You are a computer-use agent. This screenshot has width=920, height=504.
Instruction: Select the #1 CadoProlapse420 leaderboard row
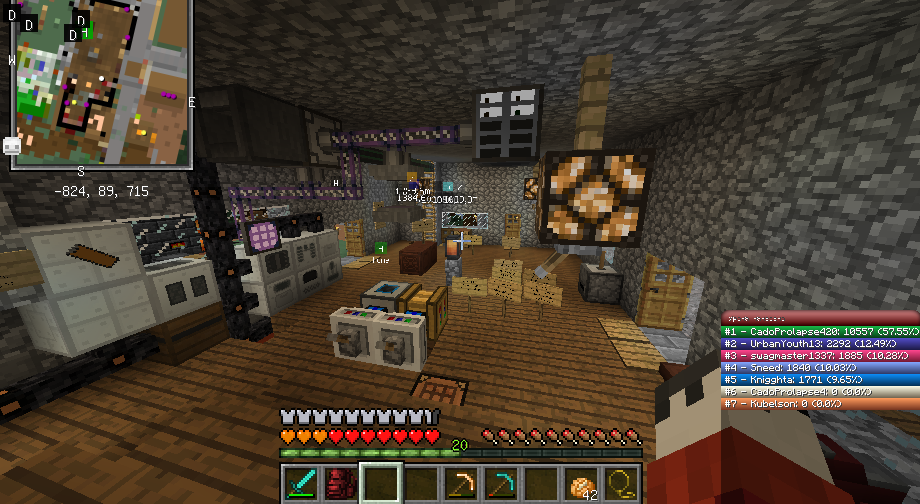(820, 330)
